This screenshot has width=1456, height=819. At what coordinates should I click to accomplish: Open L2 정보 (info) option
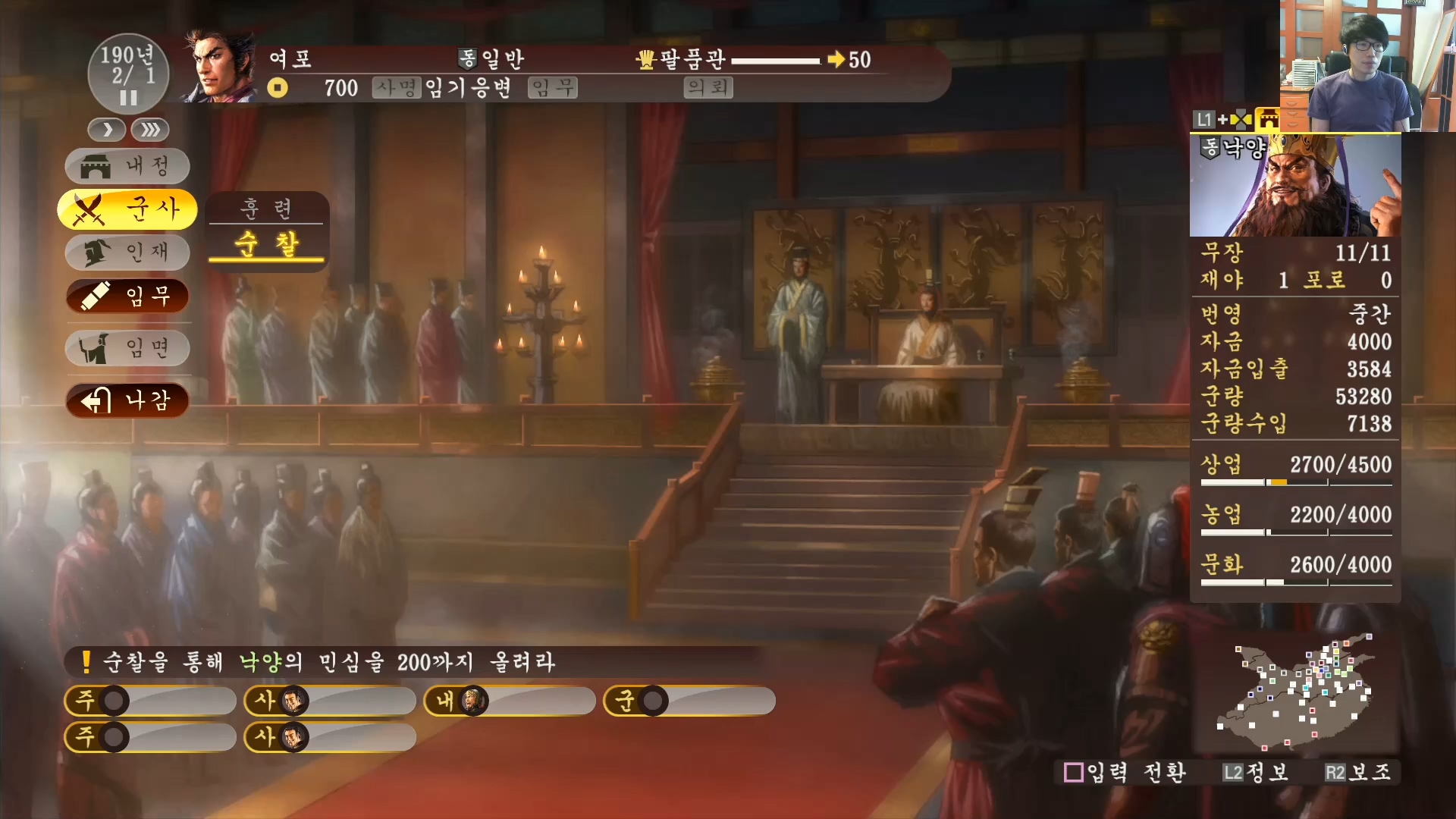(1255, 773)
